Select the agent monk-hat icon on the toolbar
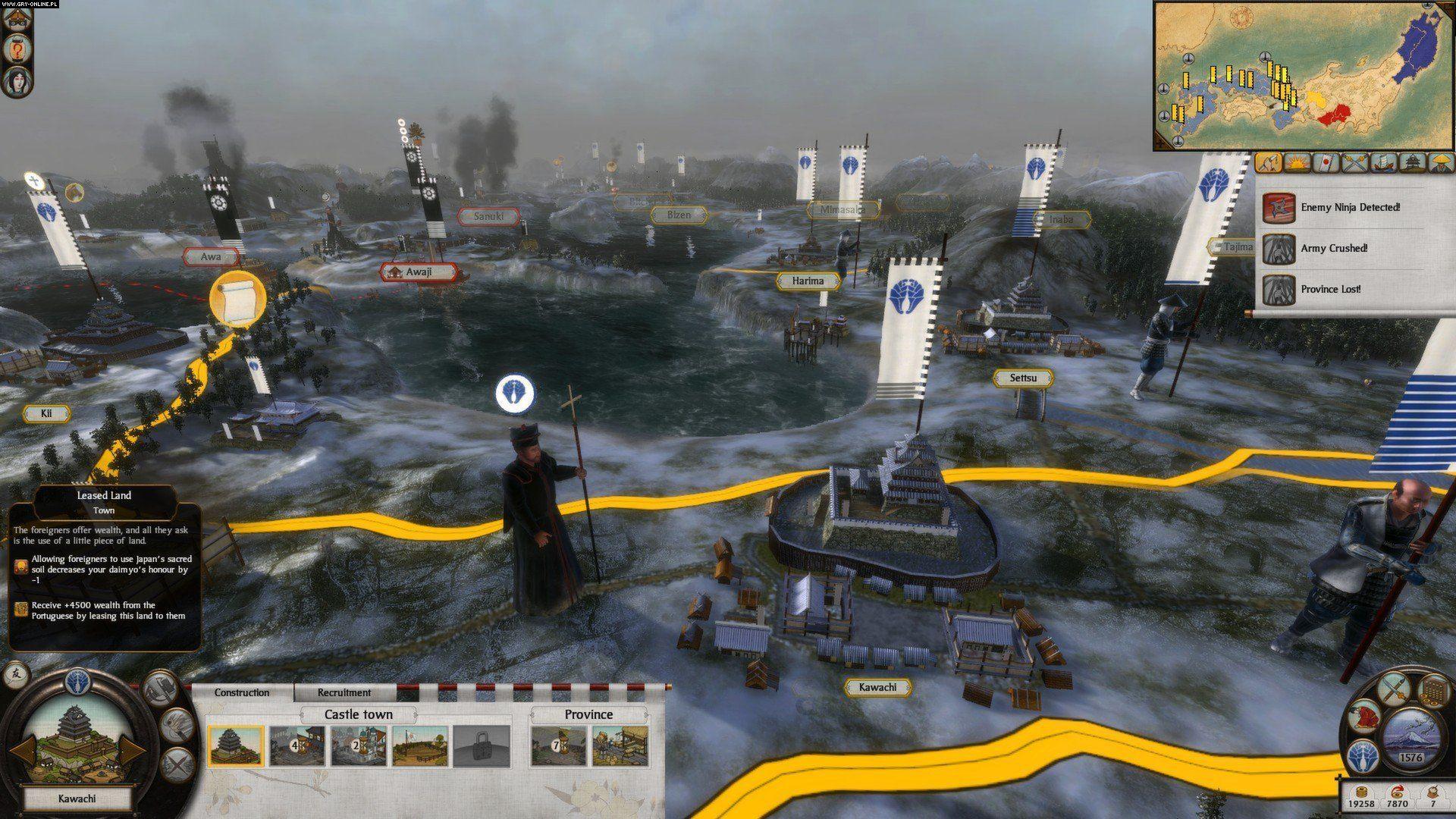The width and height of the screenshot is (1456, 819). pyautogui.click(x=1440, y=162)
